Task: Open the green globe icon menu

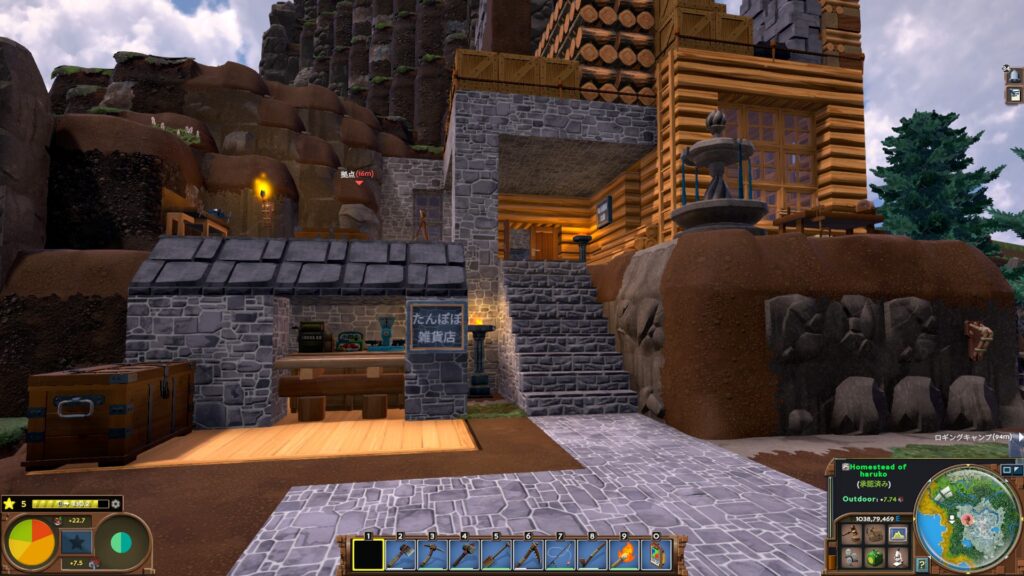Action: (x=874, y=556)
